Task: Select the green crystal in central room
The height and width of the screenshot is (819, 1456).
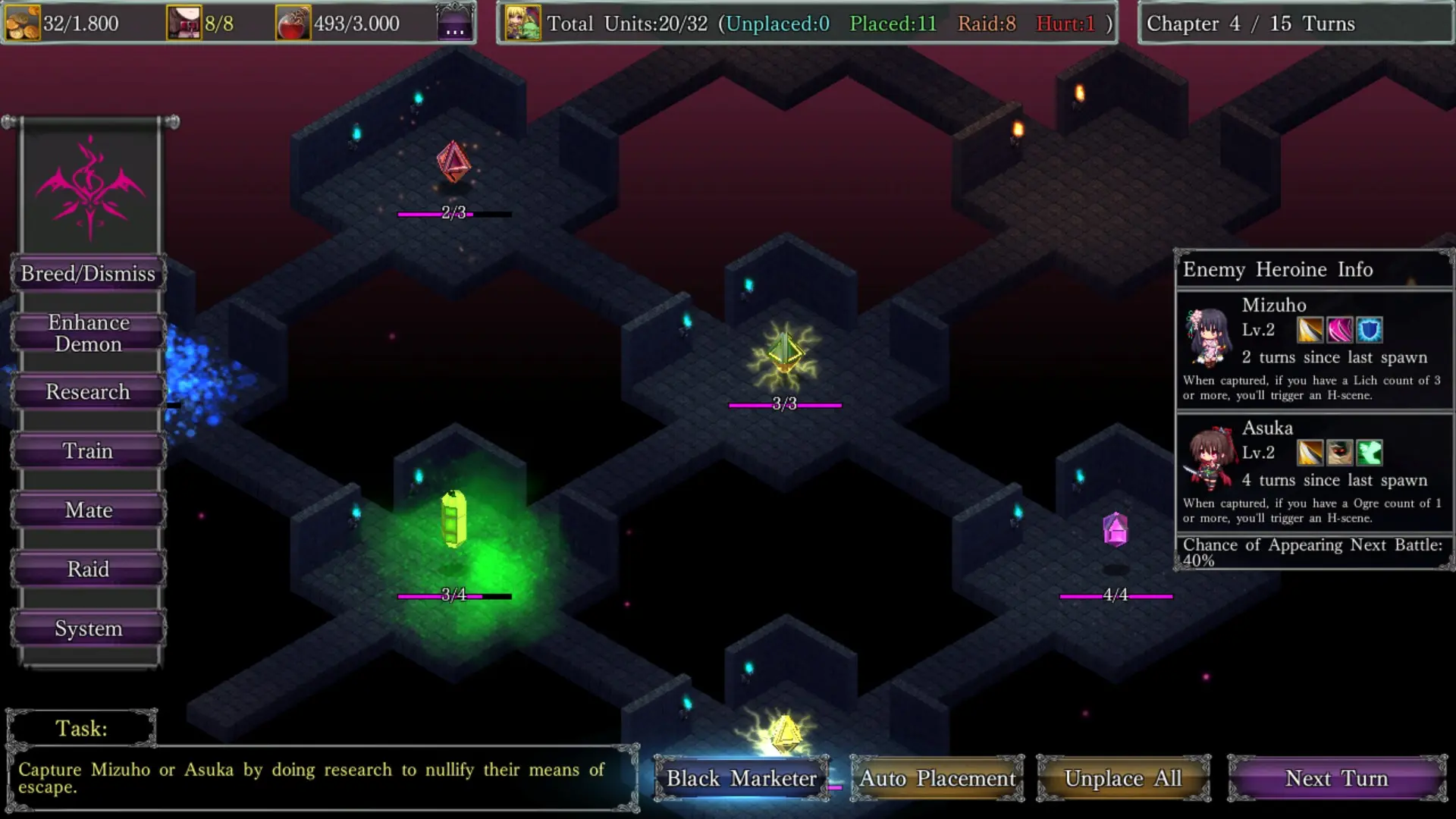Action: 784,354
